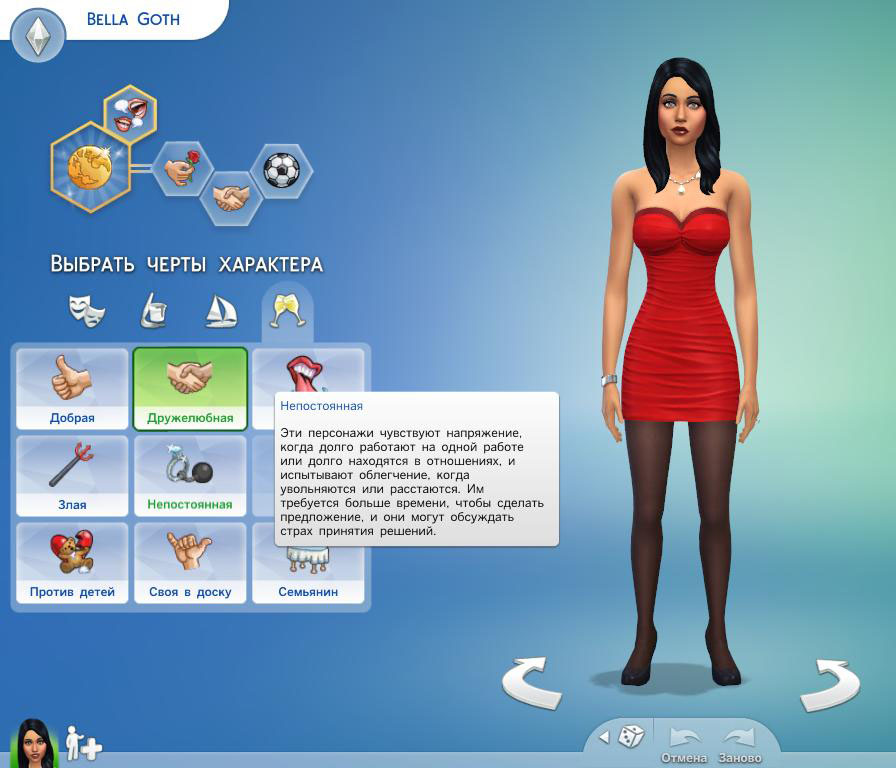The width and height of the screenshot is (896, 768).
Task: Select the Непостоянная trait tile
Action: coord(190,475)
